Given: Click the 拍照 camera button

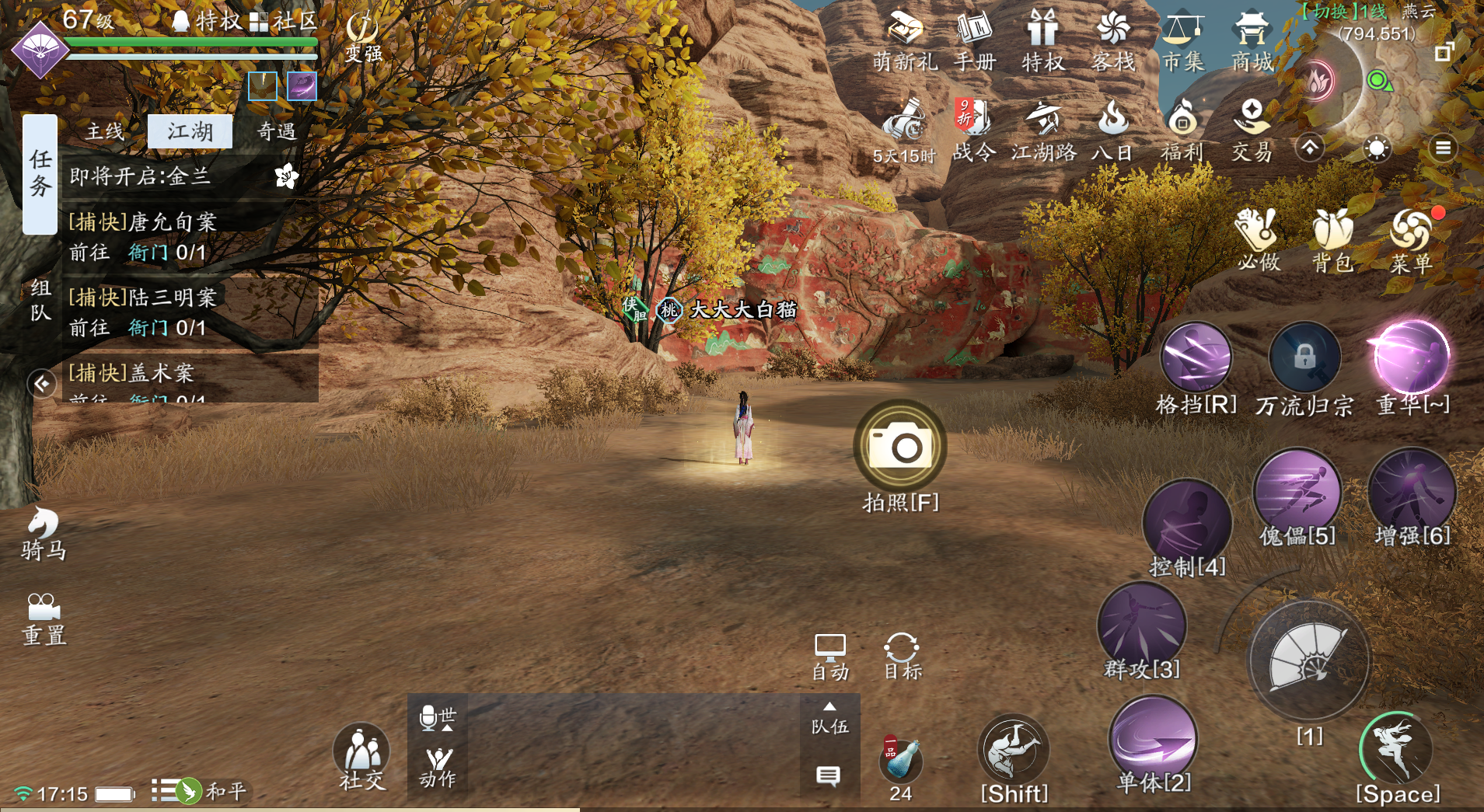Looking at the screenshot, I should (x=900, y=447).
